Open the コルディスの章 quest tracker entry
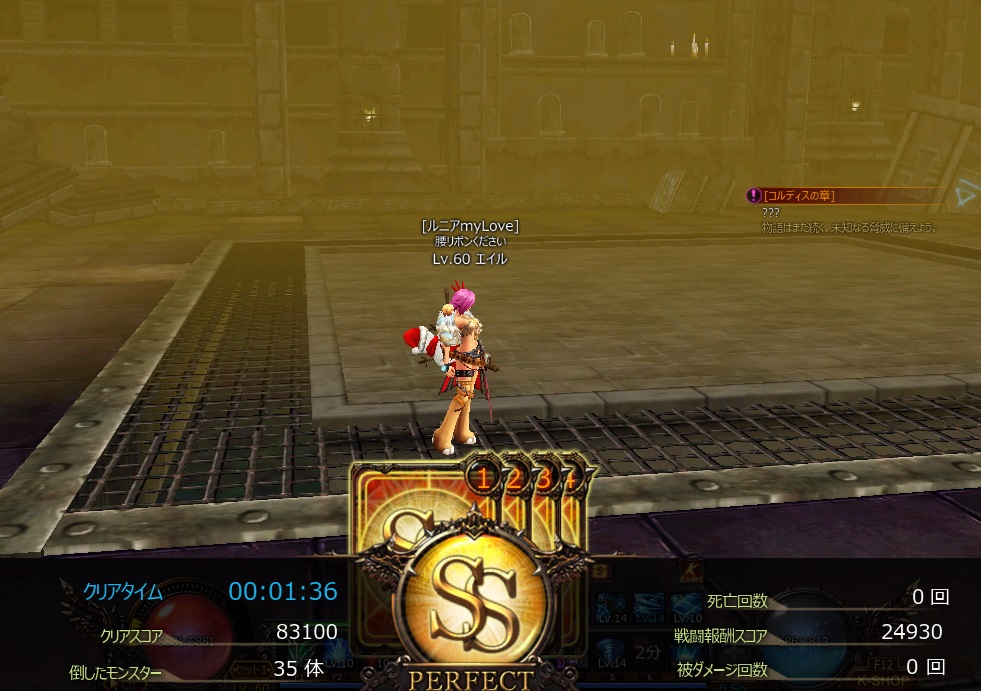Image resolution: width=981 pixels, height=691 pixels. coord(798,195)
